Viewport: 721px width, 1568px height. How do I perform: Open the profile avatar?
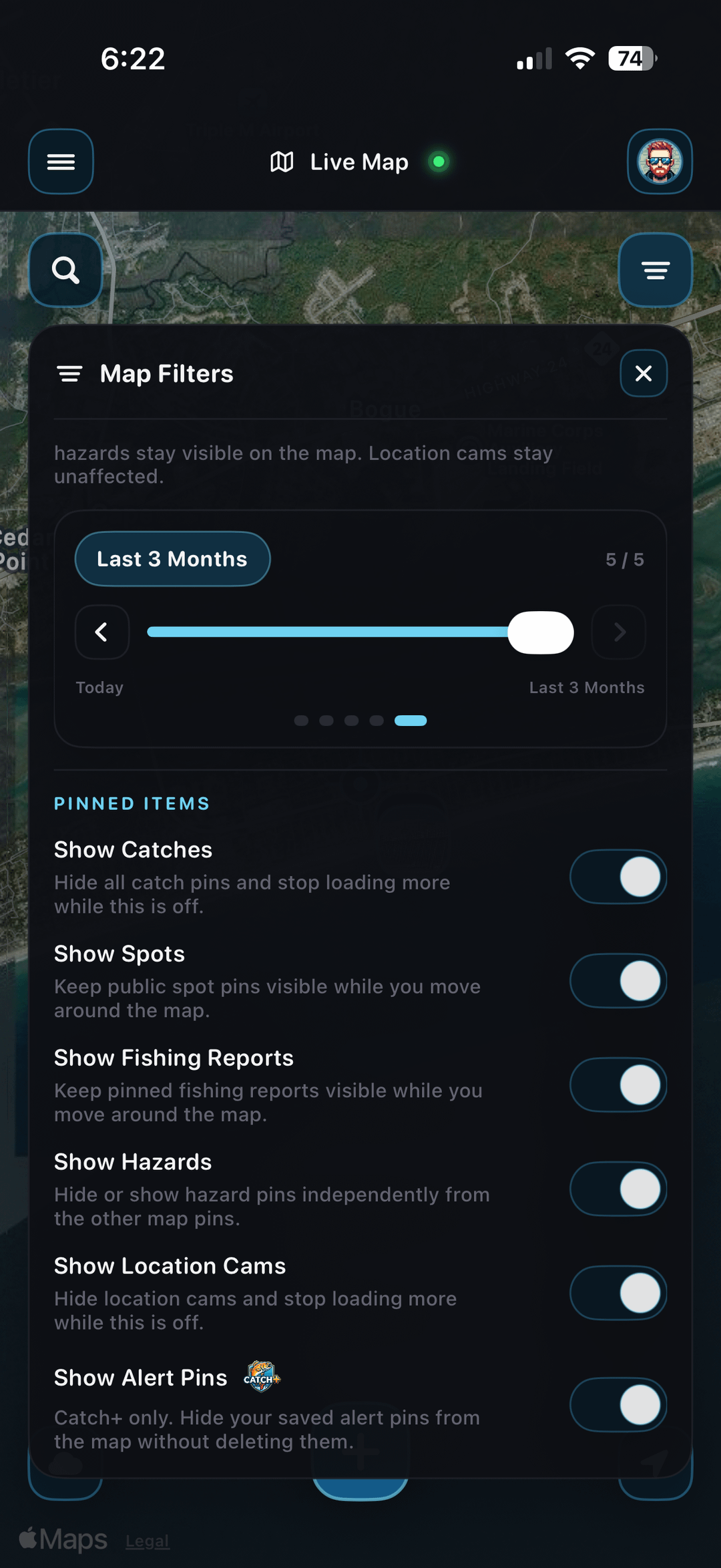coord(660,162)
